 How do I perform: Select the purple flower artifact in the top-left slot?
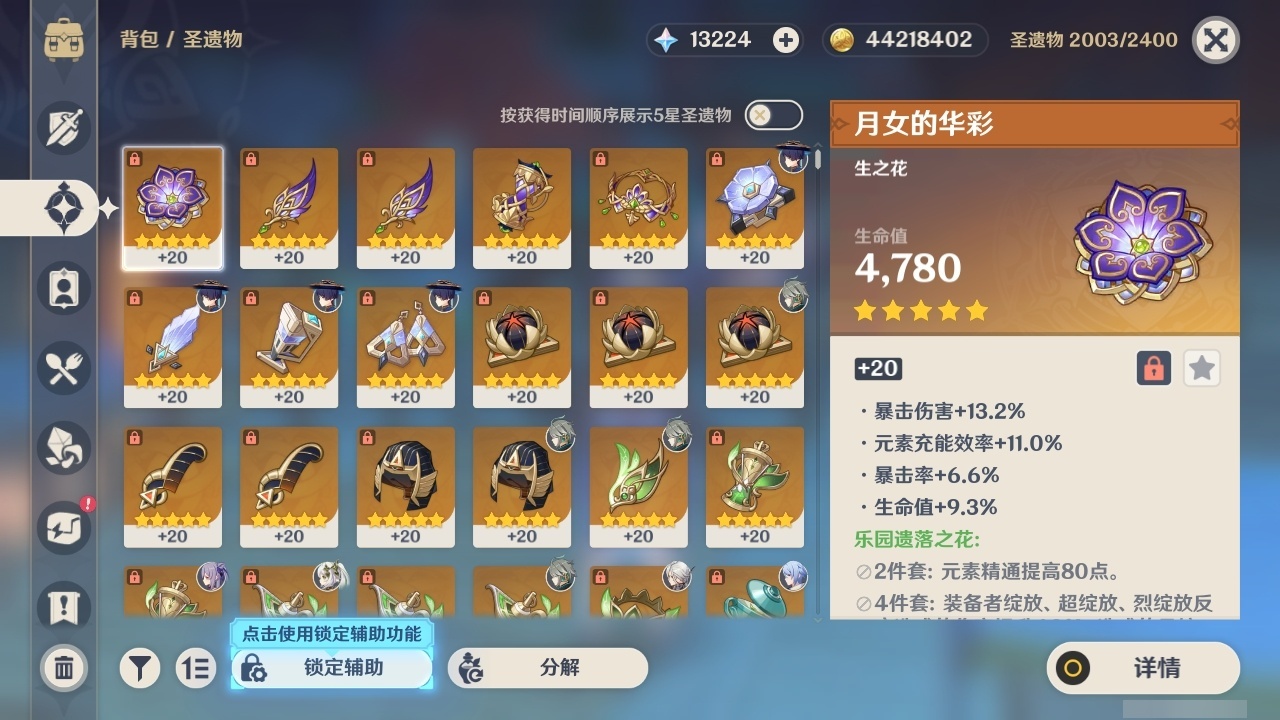(173, 207)
